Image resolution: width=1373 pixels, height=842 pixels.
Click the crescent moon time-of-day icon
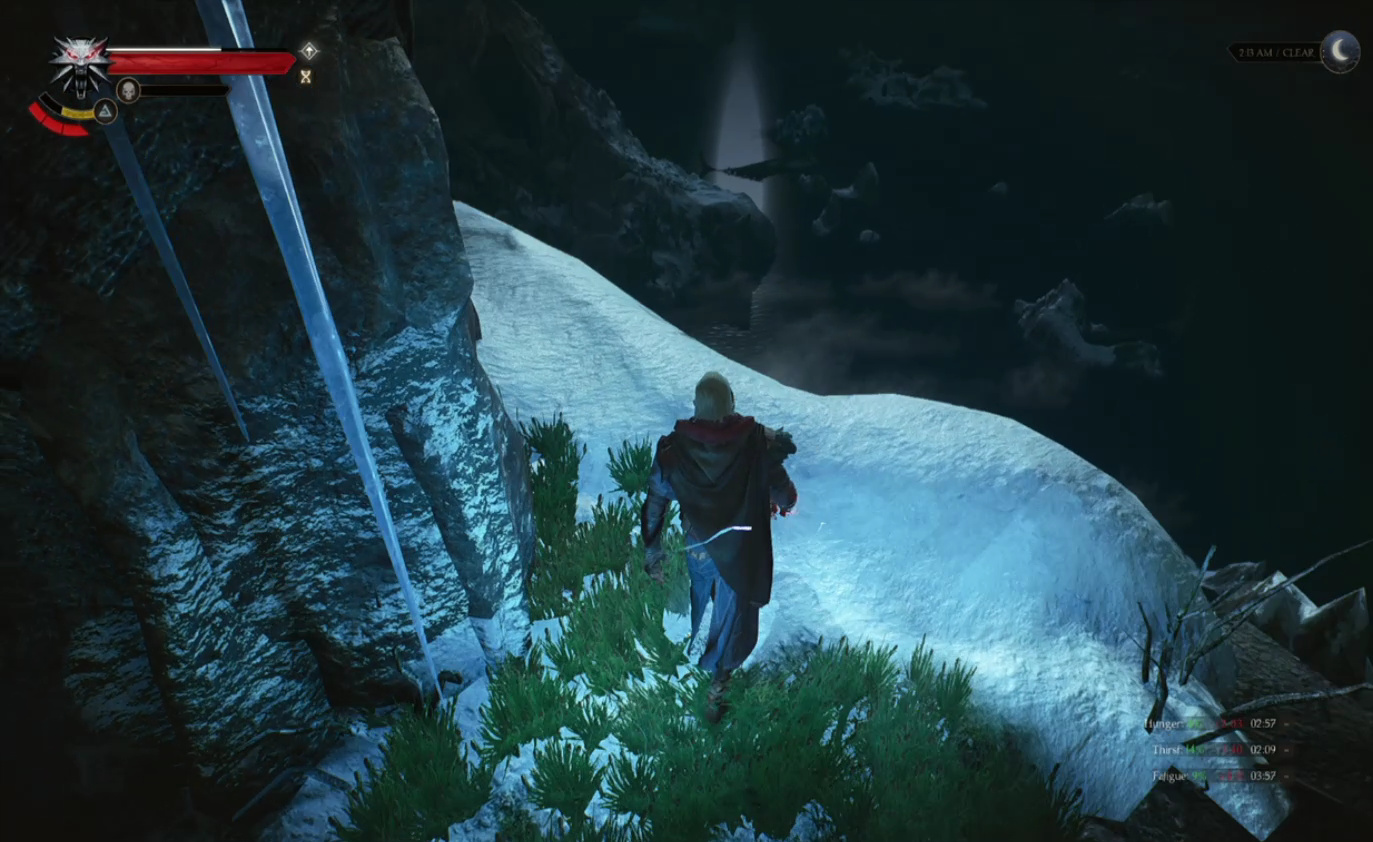(x=1340, y=51)
